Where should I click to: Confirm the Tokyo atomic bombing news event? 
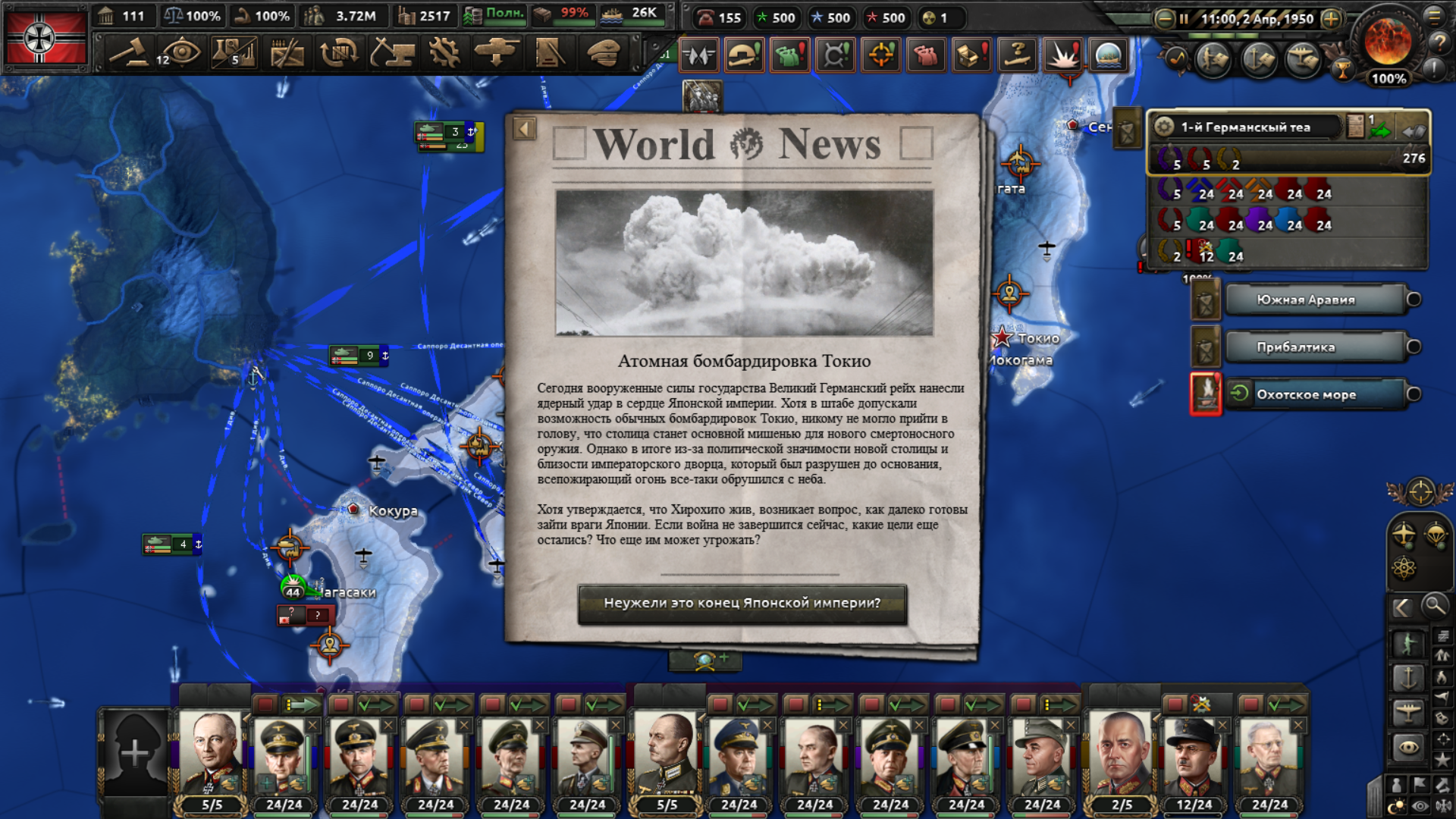742,604
